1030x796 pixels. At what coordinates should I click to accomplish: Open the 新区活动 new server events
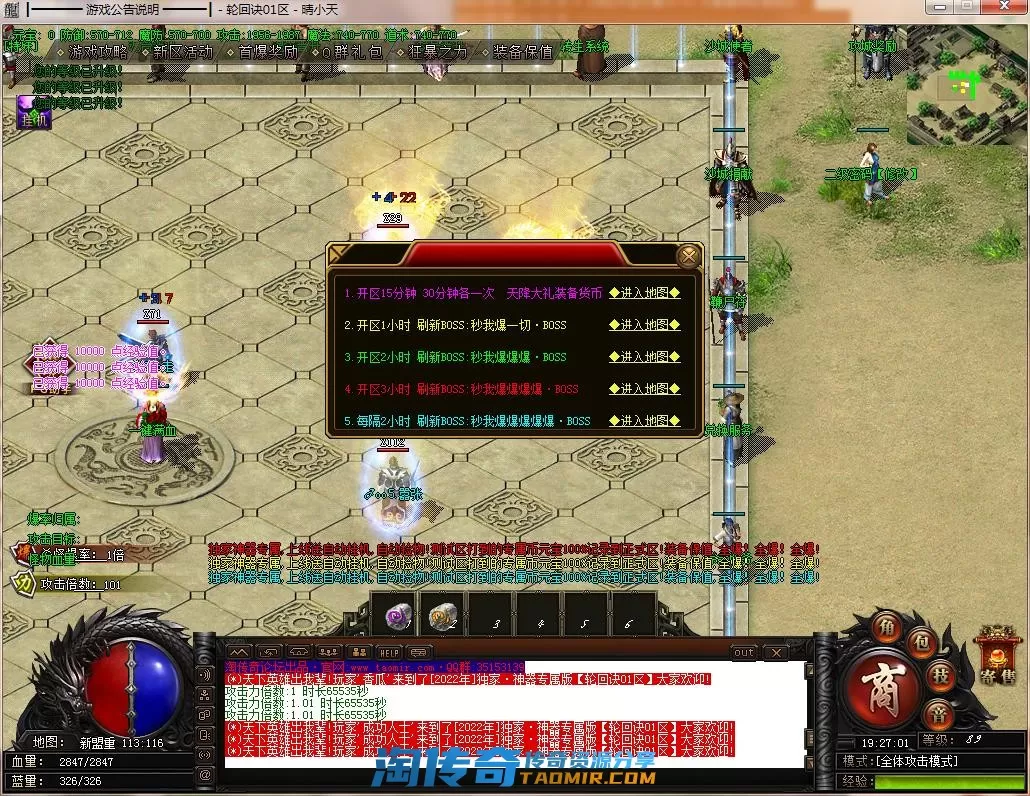(183, 51)
